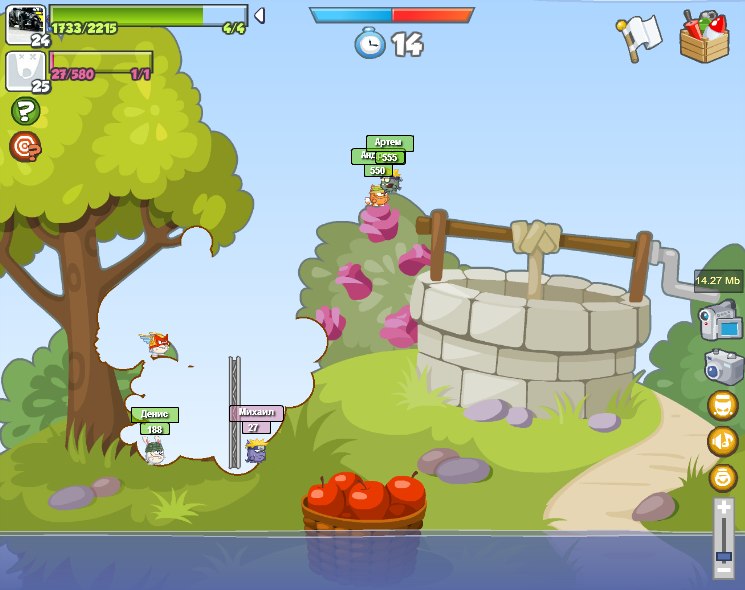Open the weapons crate in the corner

pos(704,36)
